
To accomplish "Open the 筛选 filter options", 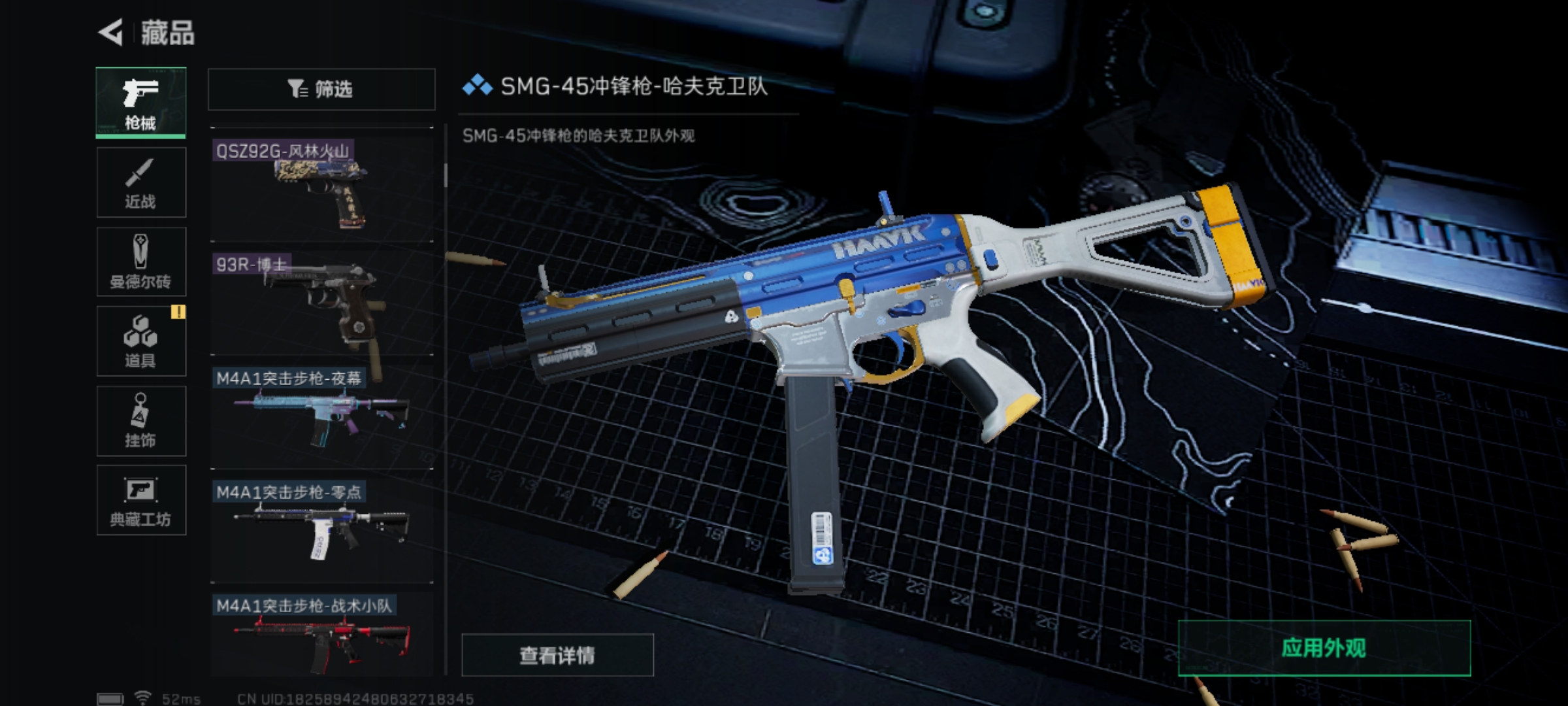I will tap(321, 89).
